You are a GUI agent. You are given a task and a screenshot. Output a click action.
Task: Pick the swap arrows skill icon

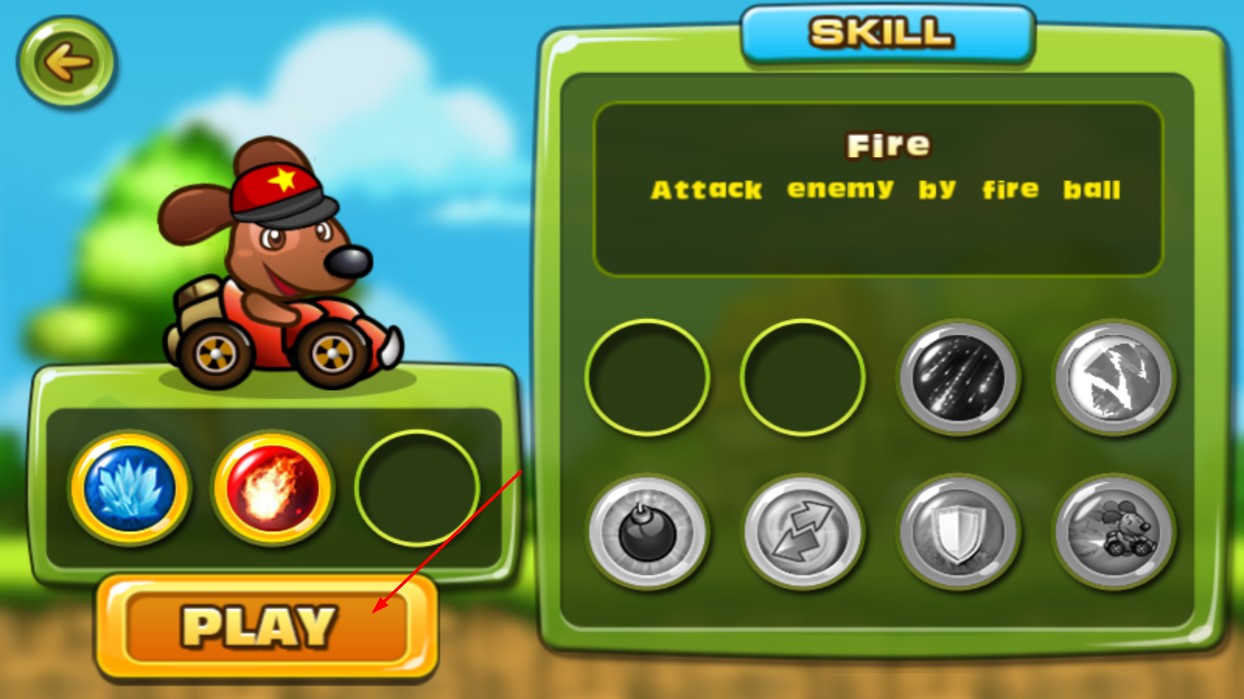point(803,532)
